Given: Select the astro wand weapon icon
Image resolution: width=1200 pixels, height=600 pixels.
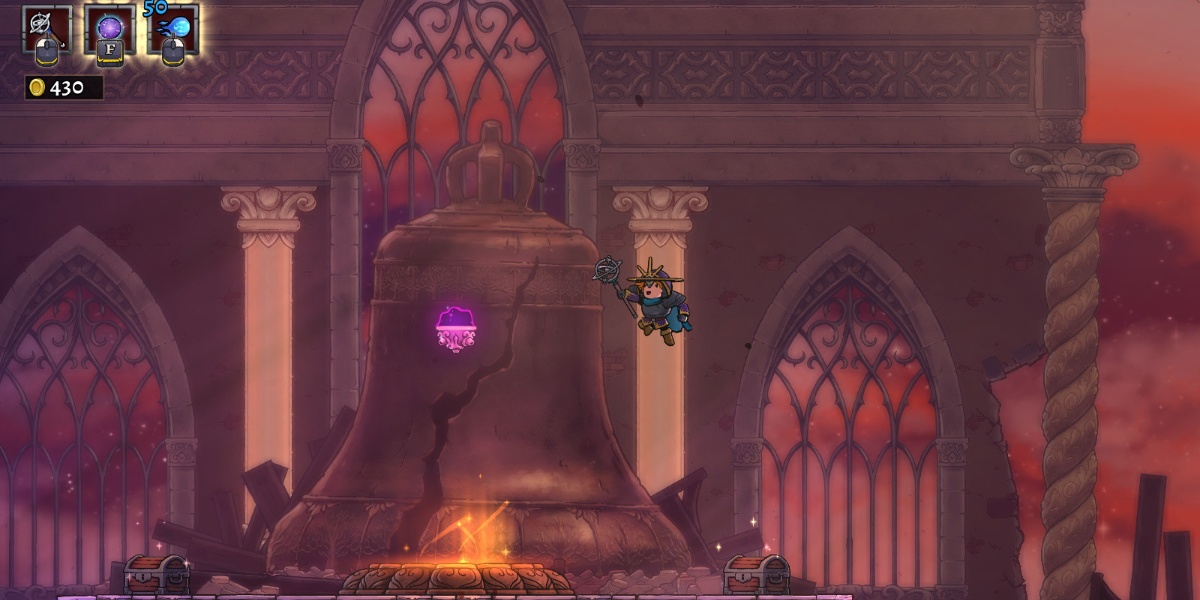Looking at the screenshot, I should [47, 26].
